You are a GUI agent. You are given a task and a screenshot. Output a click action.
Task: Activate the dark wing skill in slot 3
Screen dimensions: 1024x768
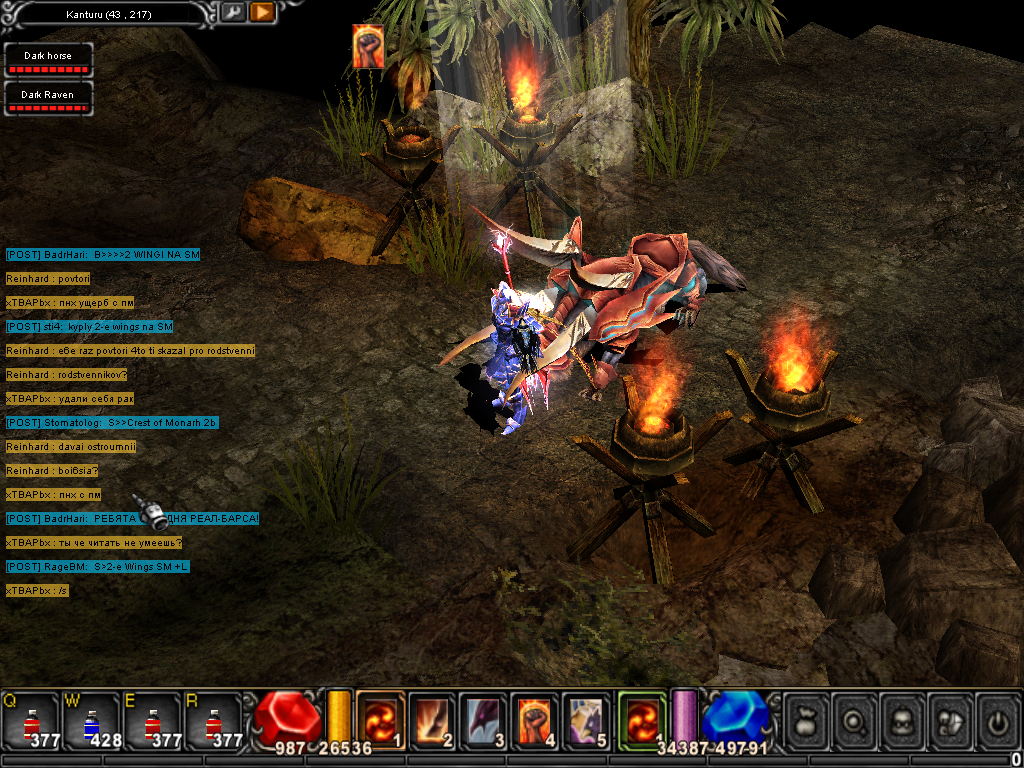coord(485,718)
